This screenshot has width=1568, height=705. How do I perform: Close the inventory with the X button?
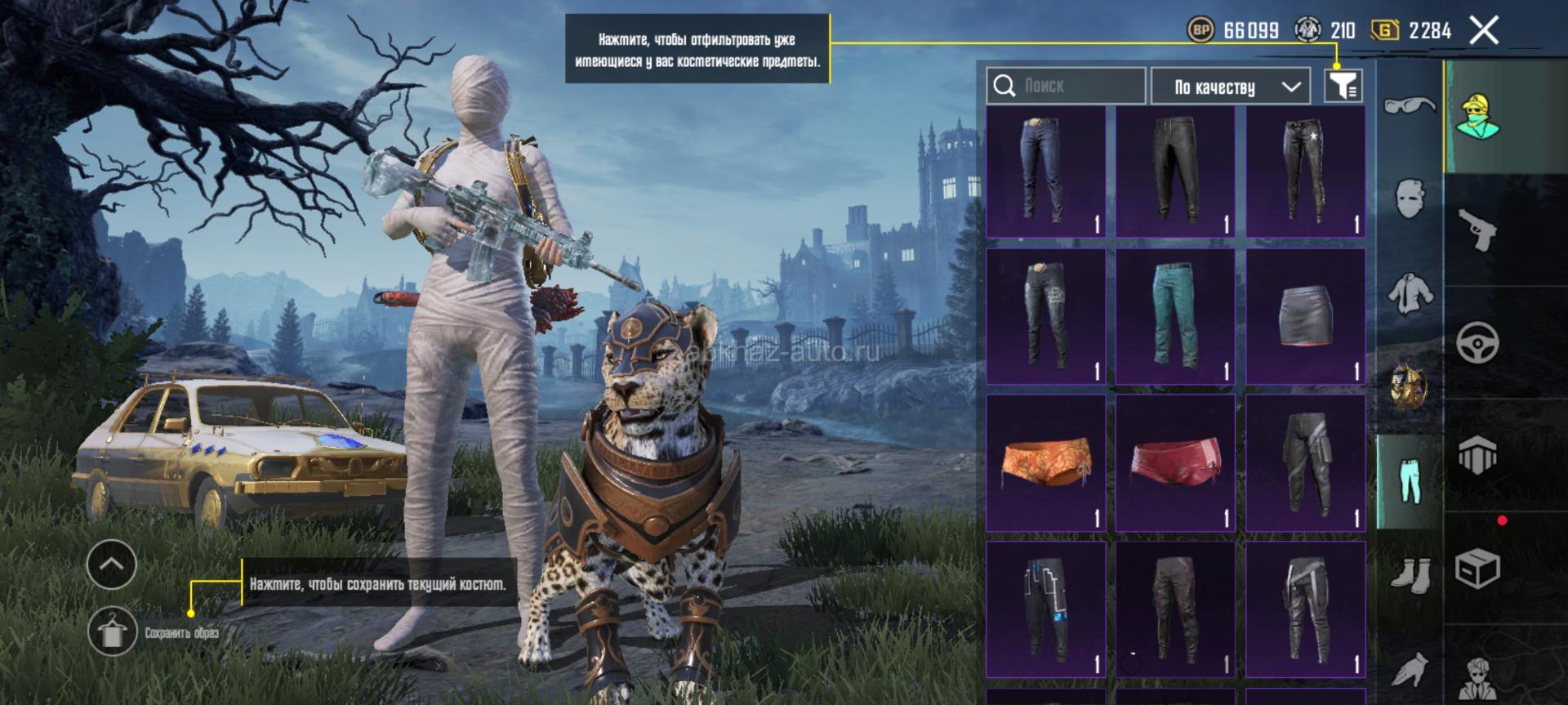pyautogui.click(x=1484, y=31)
